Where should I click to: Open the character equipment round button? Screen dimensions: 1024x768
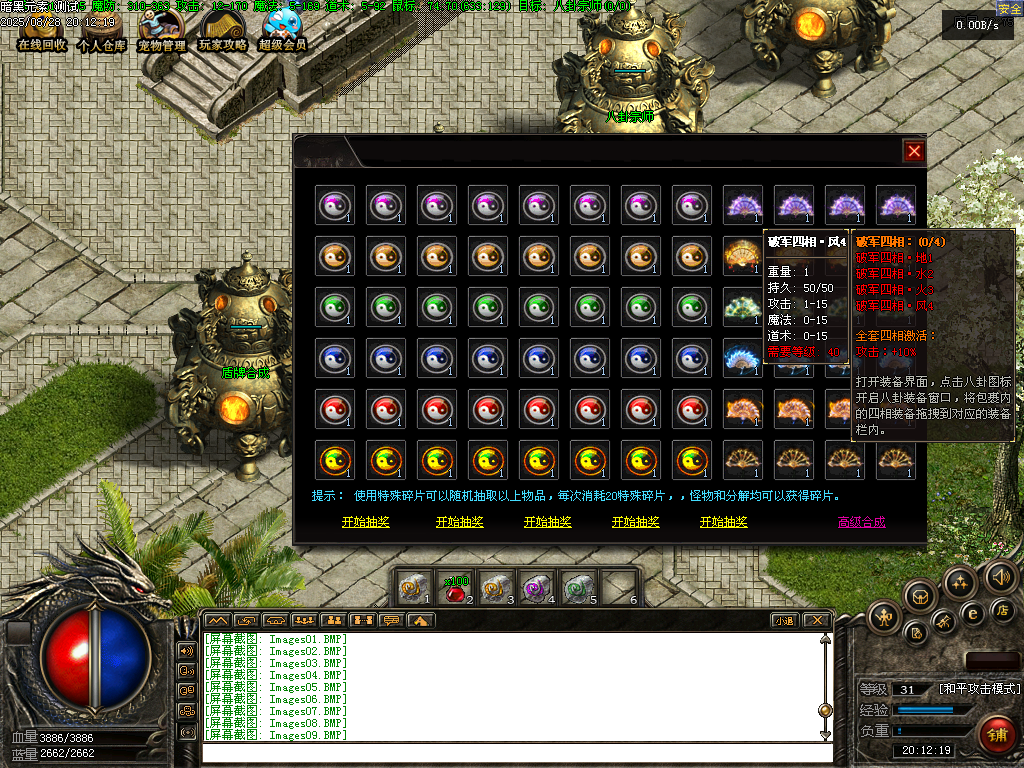coord(885,617)
